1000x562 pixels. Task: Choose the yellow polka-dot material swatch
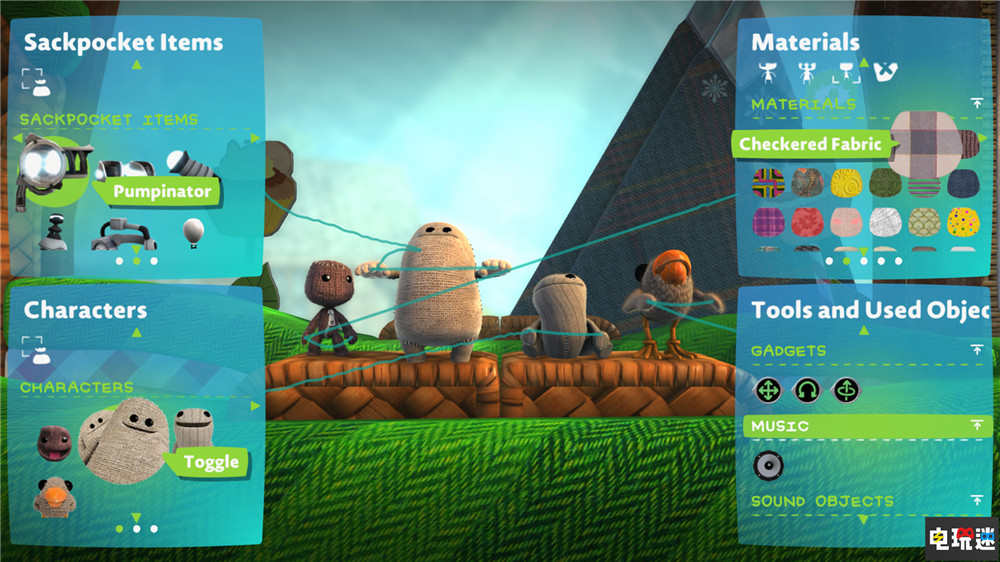click(x=963, y=222)
